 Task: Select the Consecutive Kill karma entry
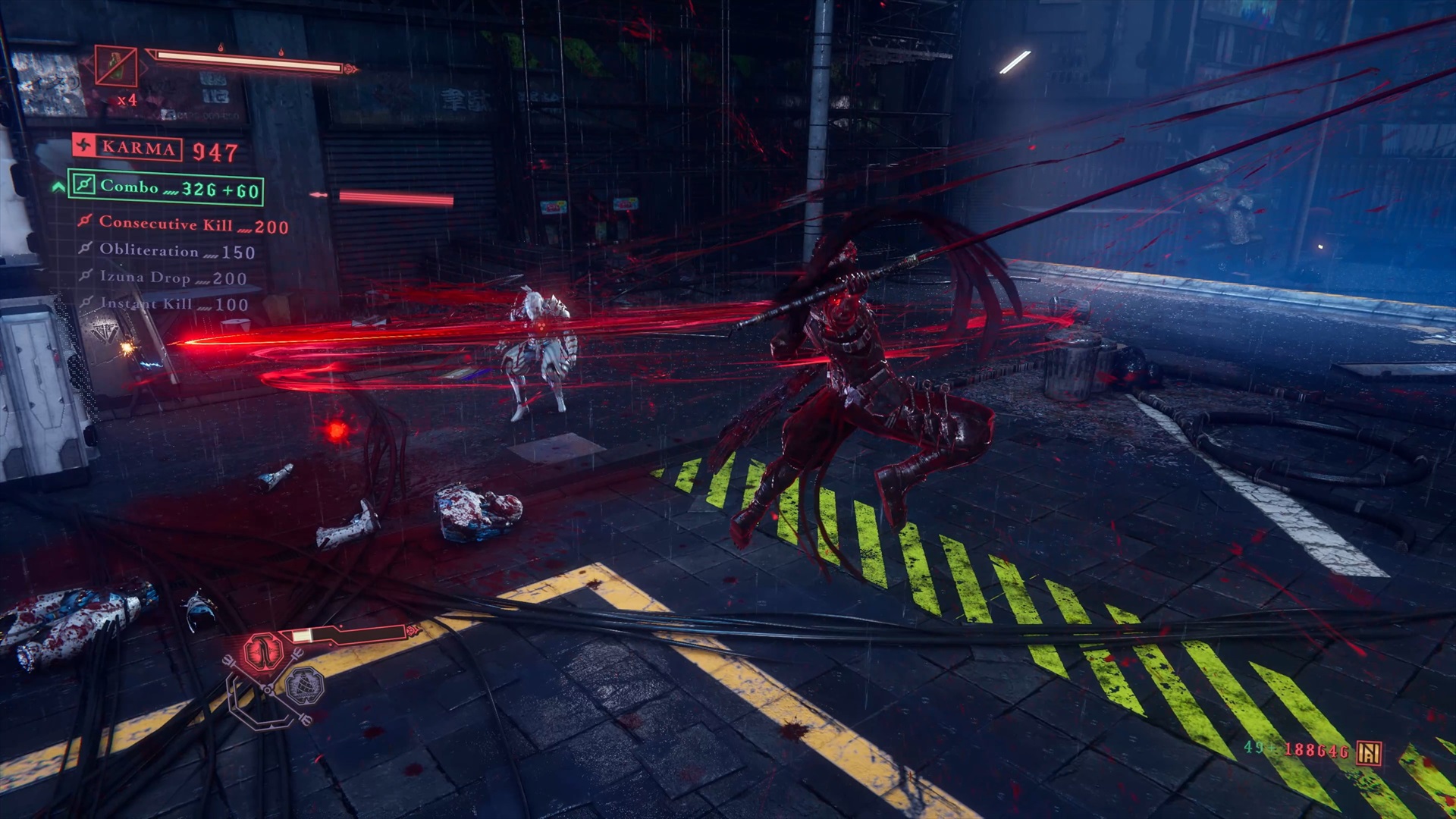click(184, 224)
